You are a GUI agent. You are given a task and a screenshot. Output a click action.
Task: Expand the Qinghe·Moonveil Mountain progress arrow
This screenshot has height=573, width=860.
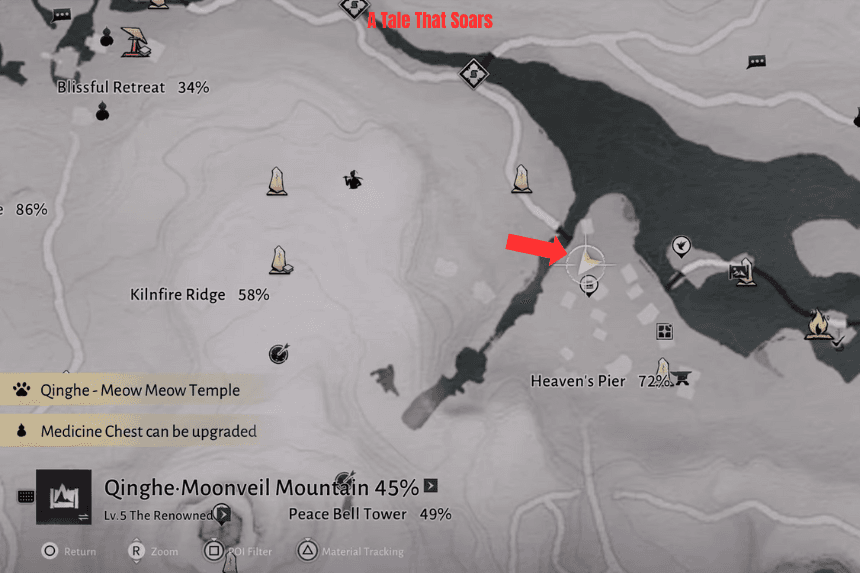pos(431,487)
